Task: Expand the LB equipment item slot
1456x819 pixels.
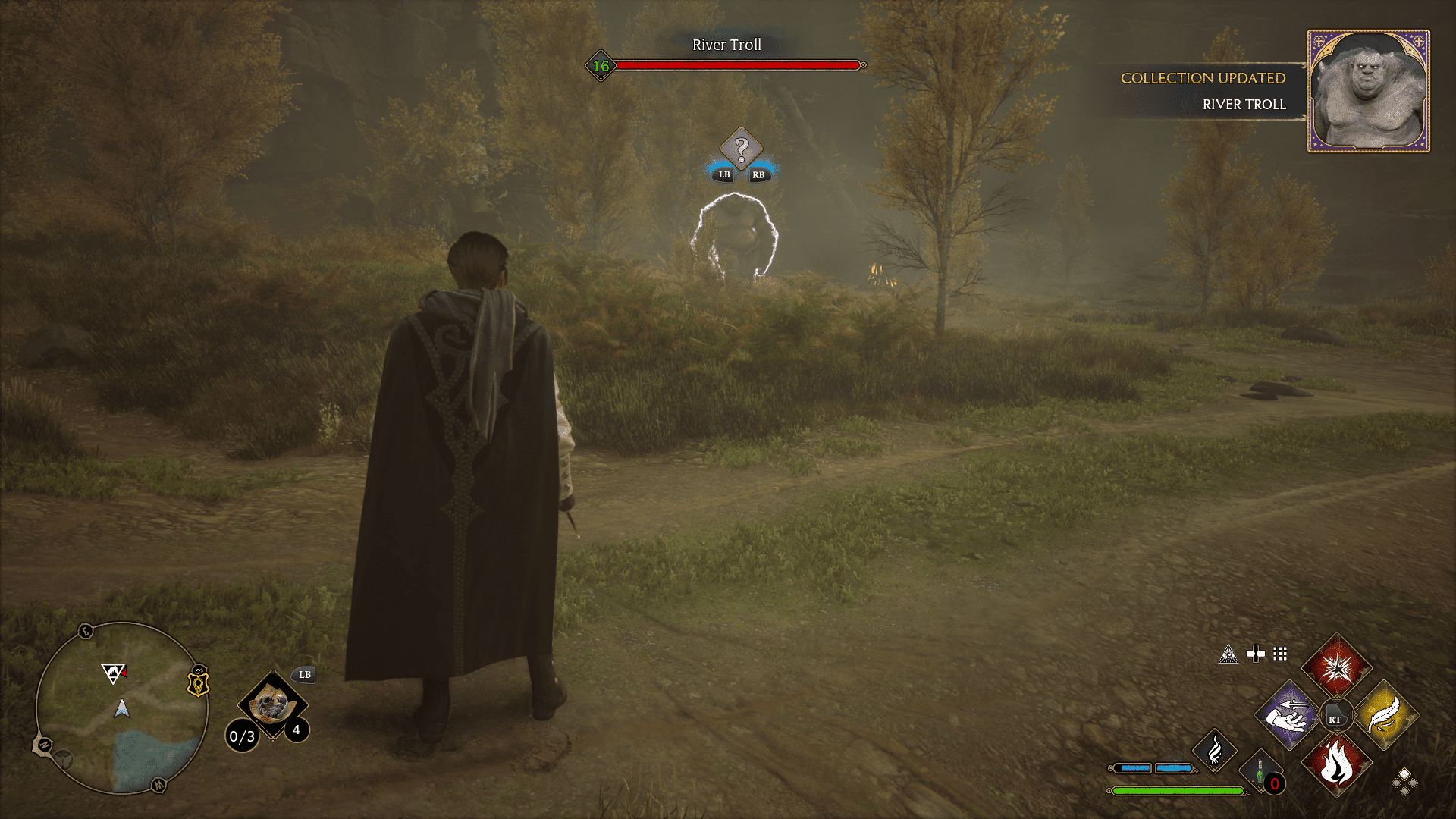Action: coord(274,704)
